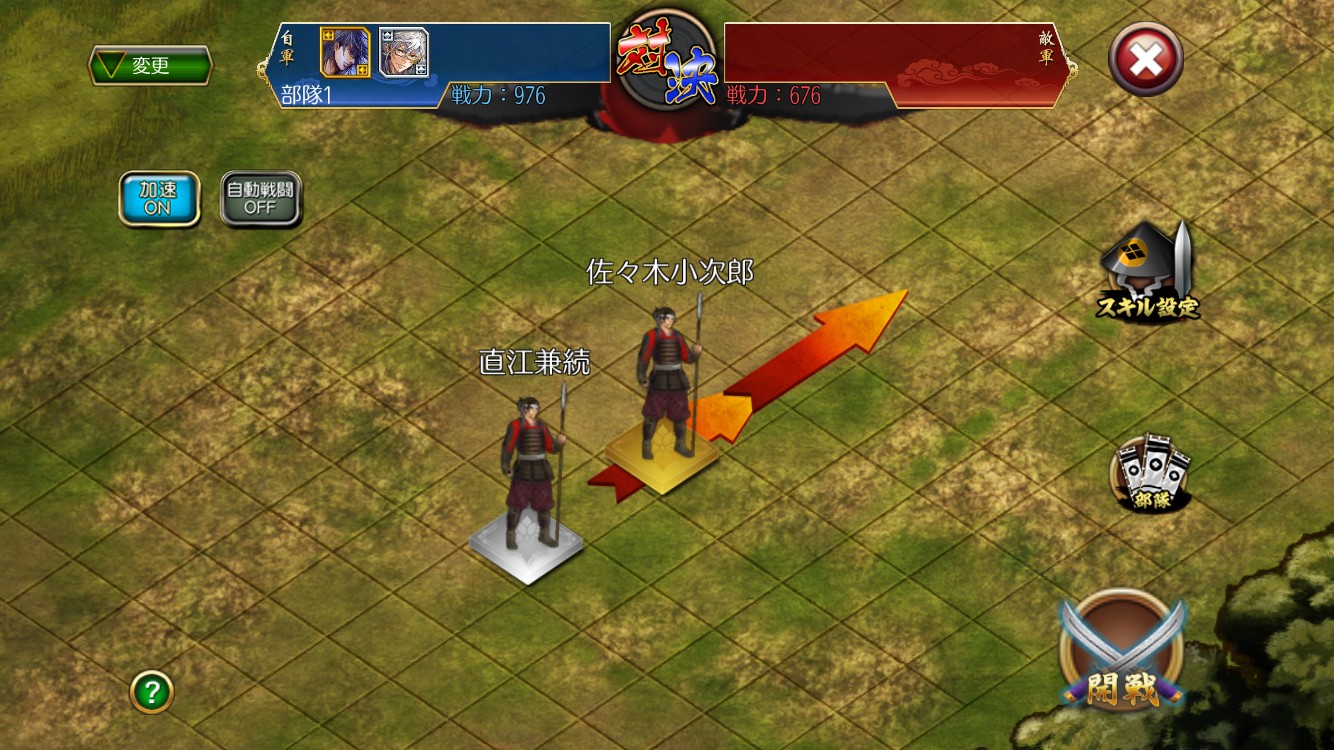Select the dark-haired general portrait
This screenshot has width=1334, height=750.
pos(345,52)
